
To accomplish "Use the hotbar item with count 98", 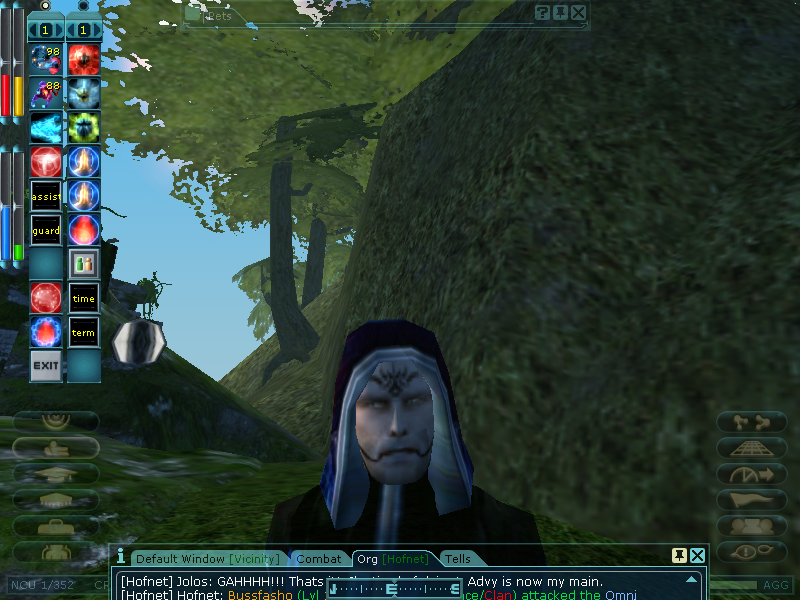I will tap(46, 60).
